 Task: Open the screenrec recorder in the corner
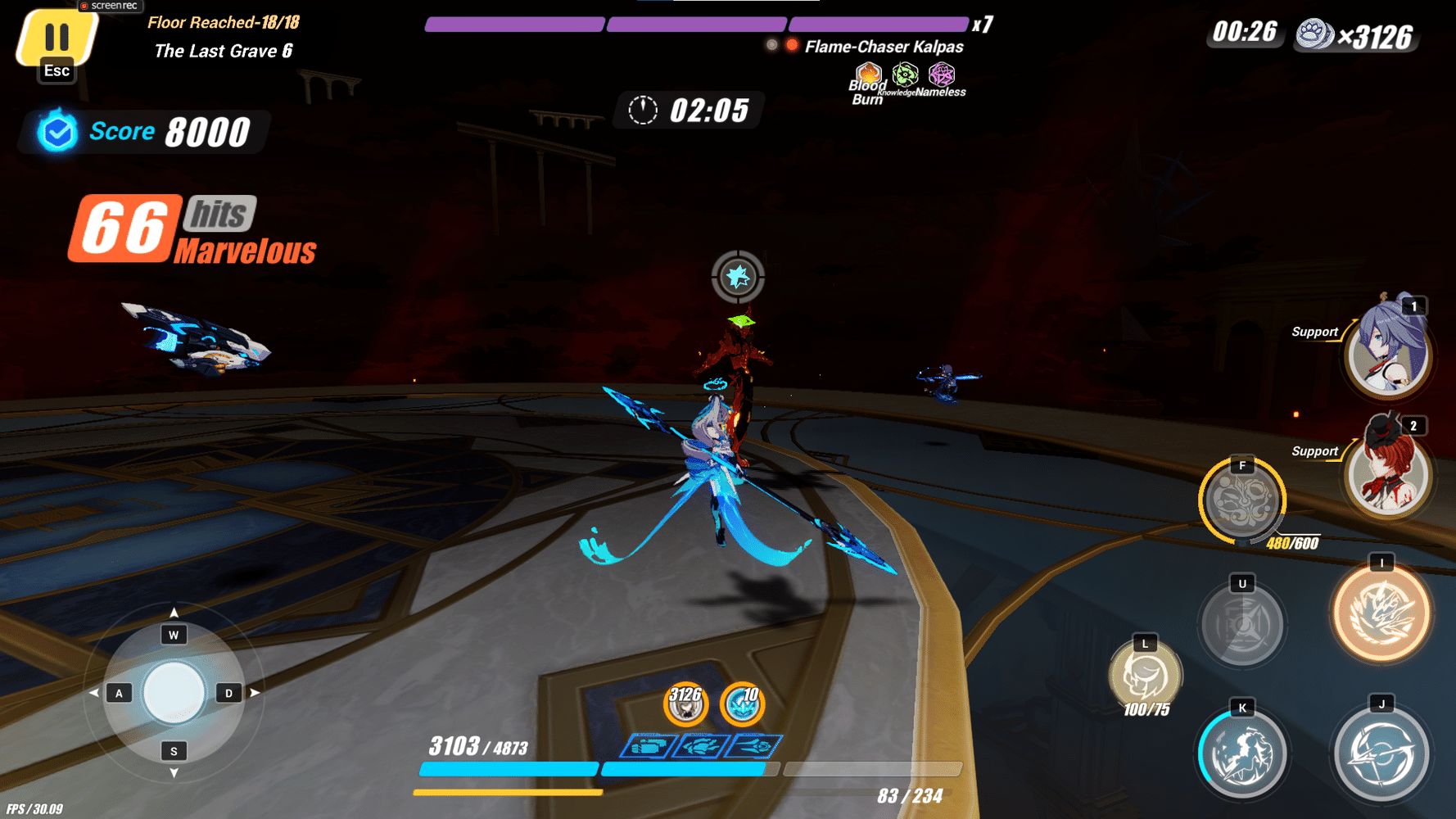pyautogui.click(x=111, y=6)
